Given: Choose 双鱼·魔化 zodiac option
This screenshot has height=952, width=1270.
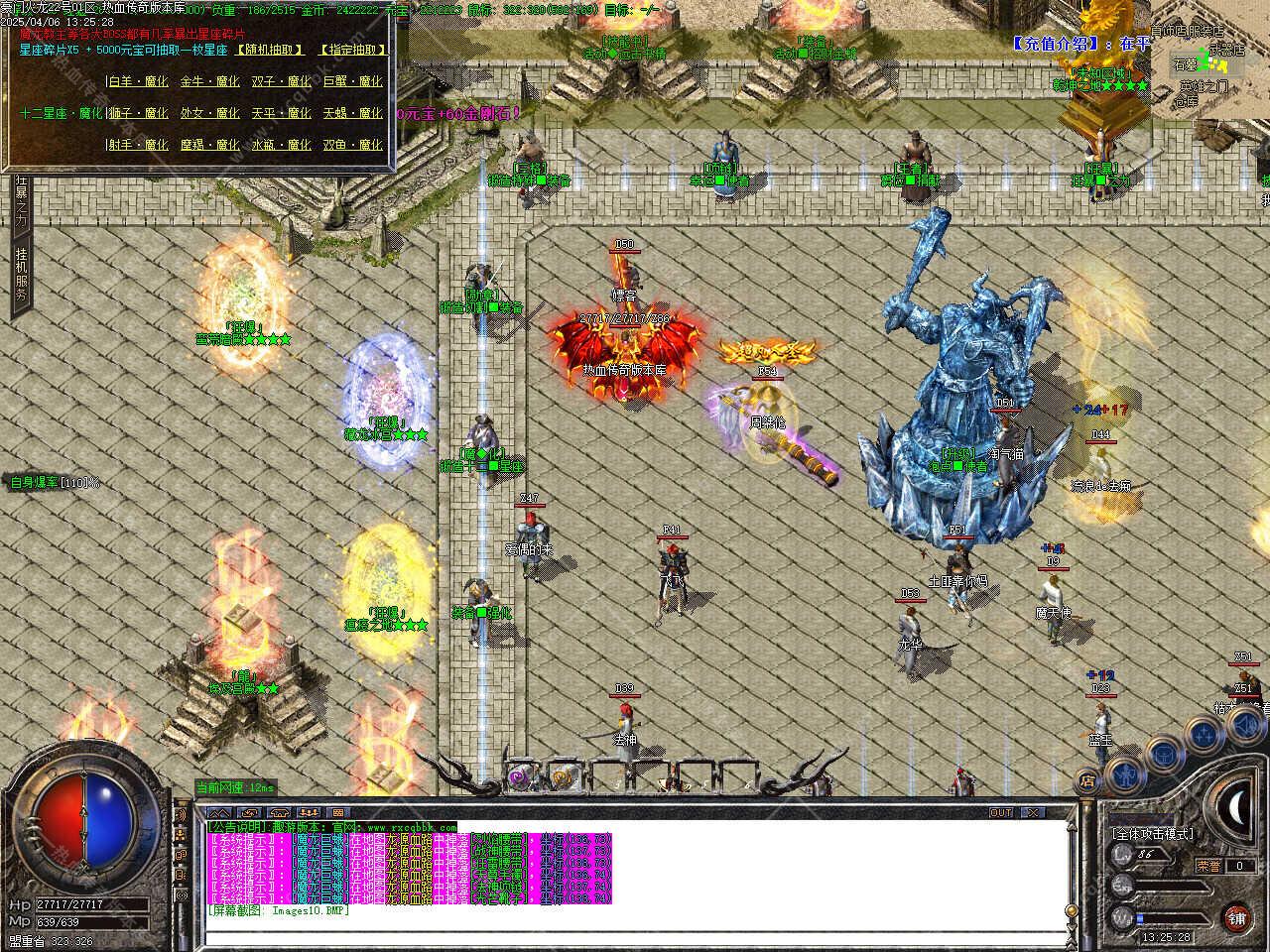Looking at the screenshot, I should (x=352, y=146).
